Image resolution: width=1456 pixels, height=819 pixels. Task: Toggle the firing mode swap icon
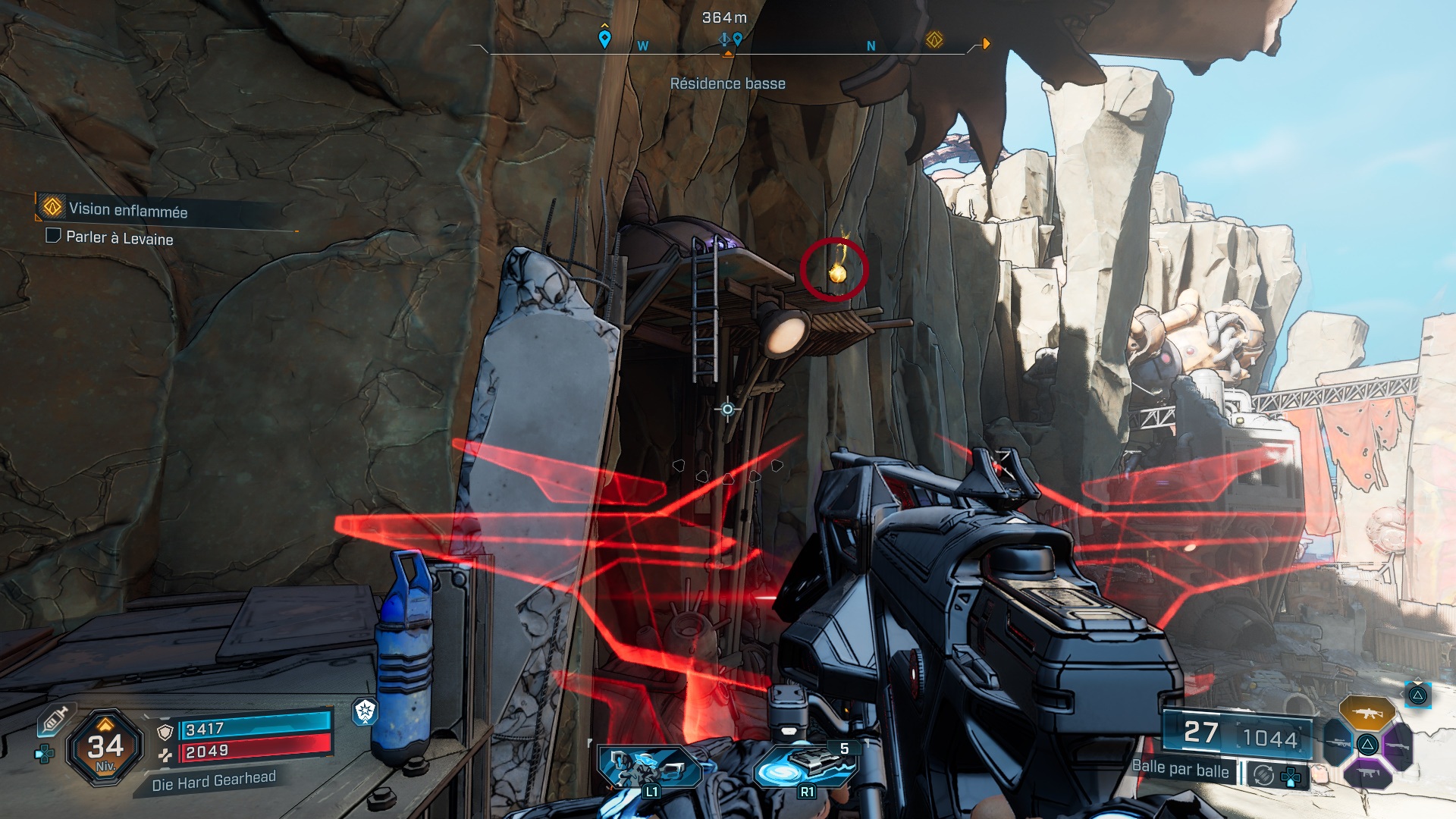pyautogui.click(x=1263, y=775)
